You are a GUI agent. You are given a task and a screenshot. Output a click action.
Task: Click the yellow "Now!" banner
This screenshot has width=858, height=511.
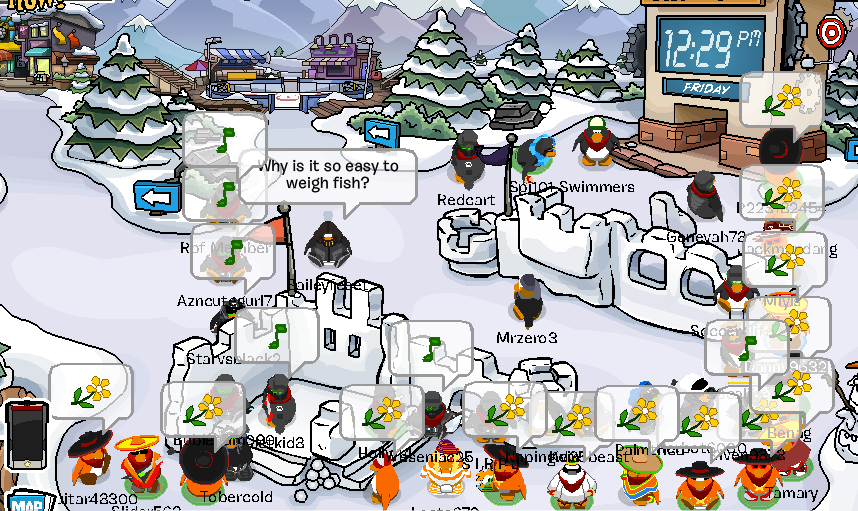click(x=28, y=5)
